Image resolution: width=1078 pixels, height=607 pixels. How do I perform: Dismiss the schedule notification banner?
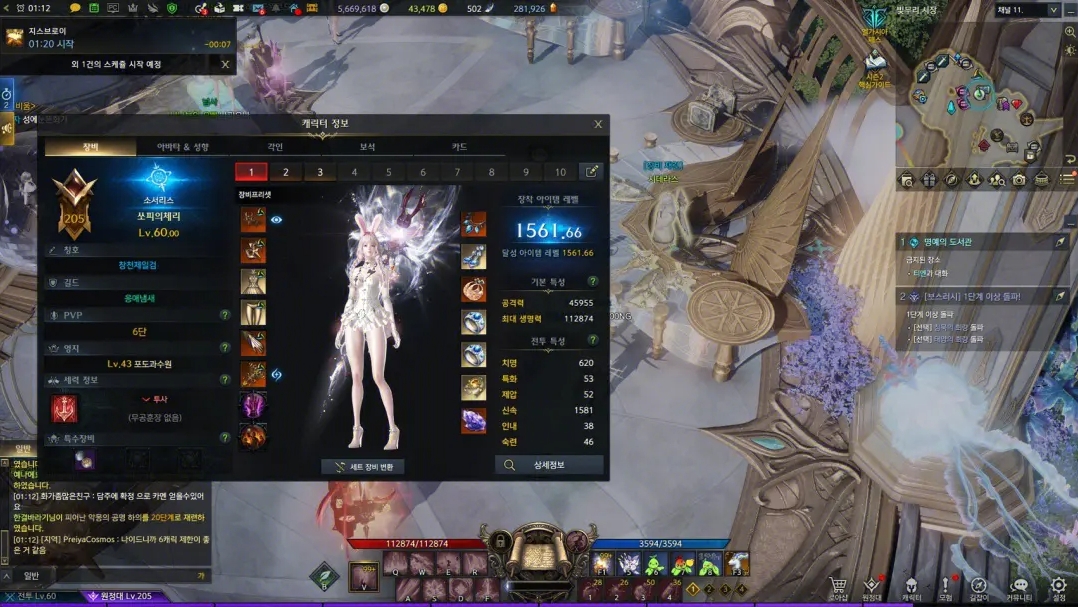click(x=225, y=65)
